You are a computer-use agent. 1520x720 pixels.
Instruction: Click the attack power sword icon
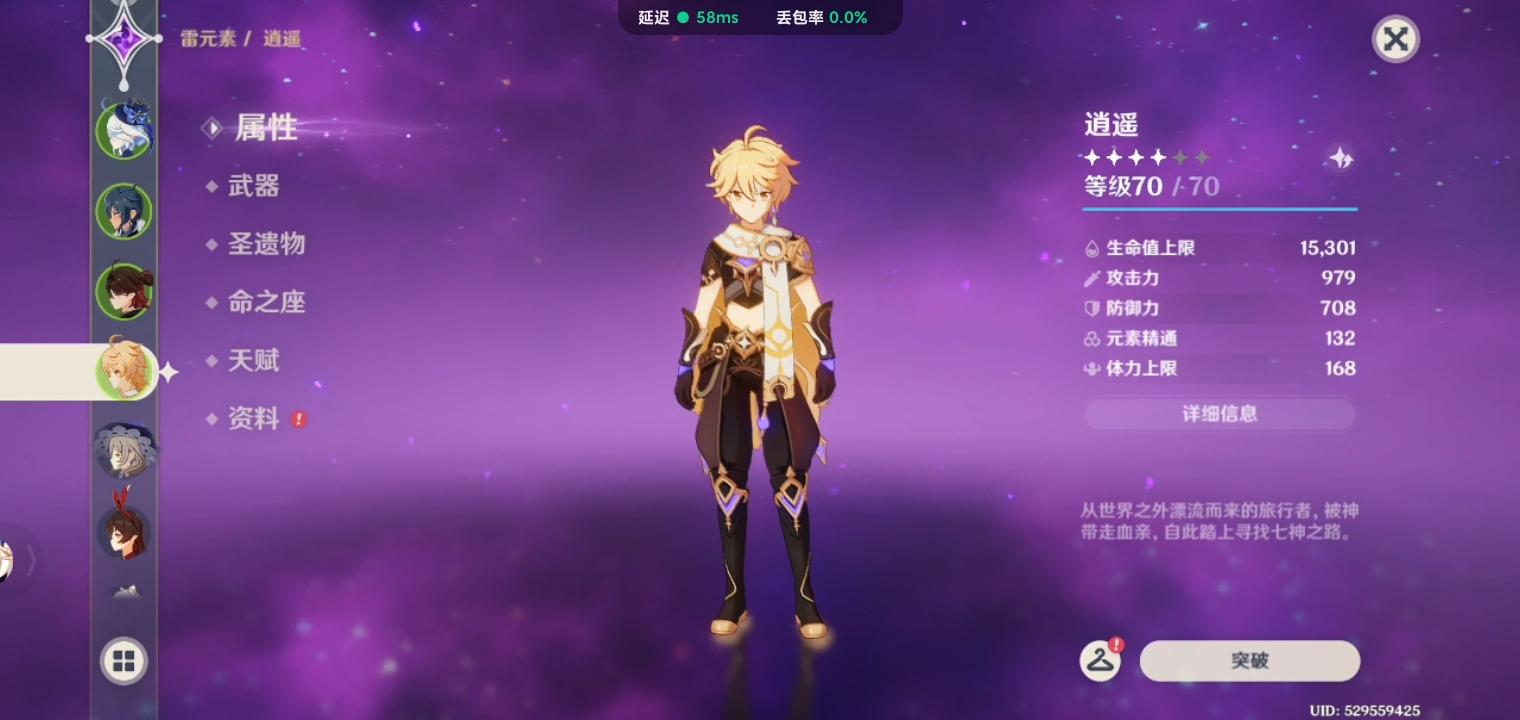(1092, 278)
